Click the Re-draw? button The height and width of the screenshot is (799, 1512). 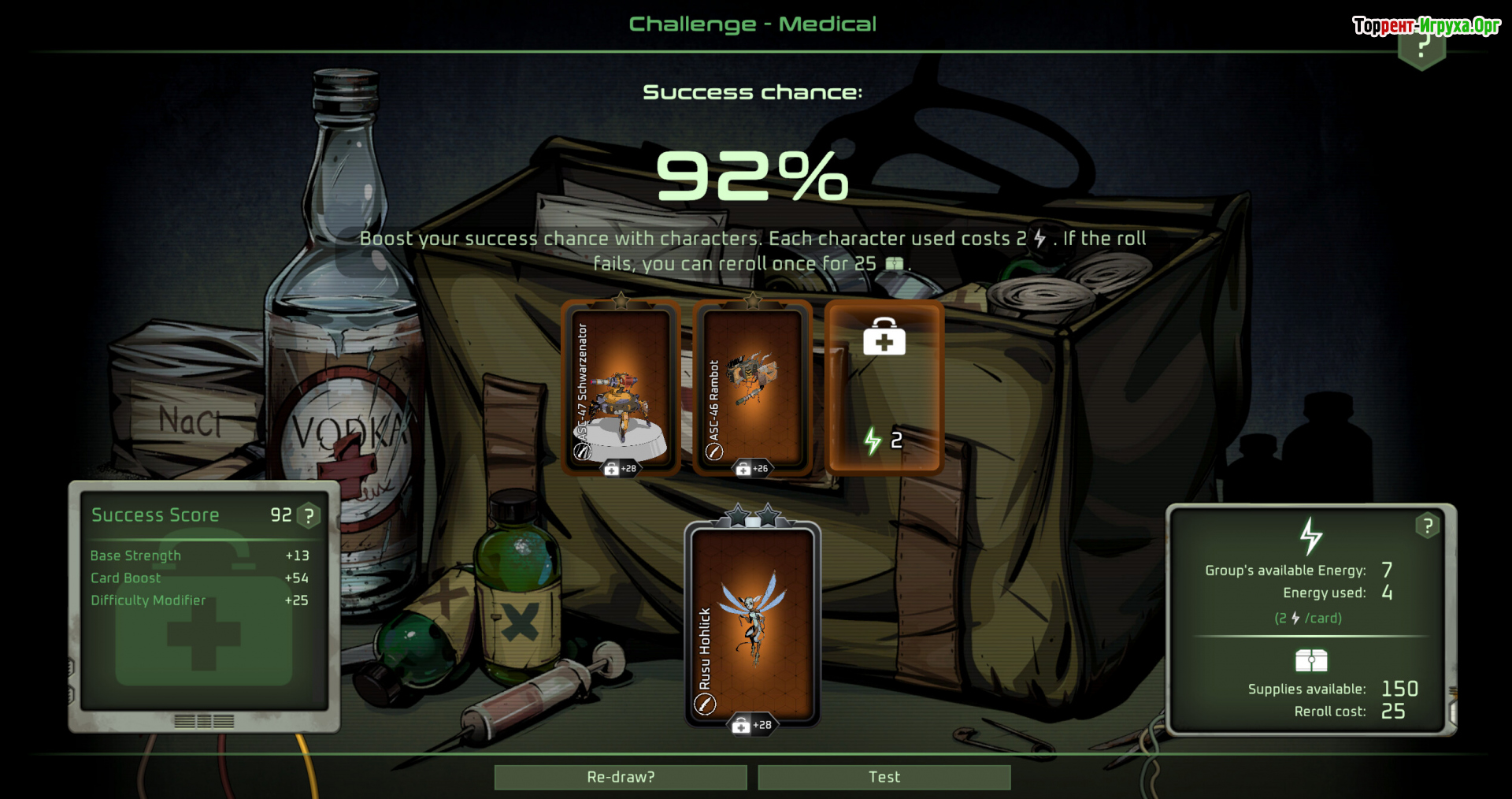tap(621, 777)
